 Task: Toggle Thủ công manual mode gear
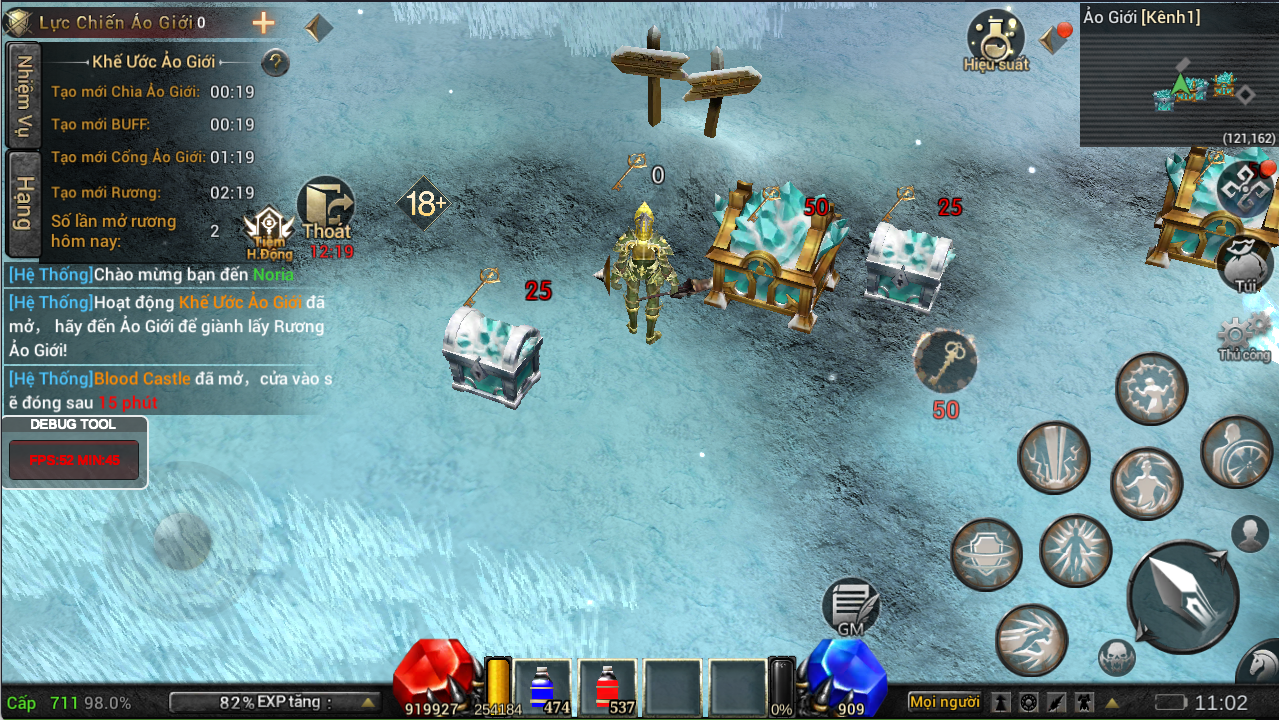pos(1244,335)
